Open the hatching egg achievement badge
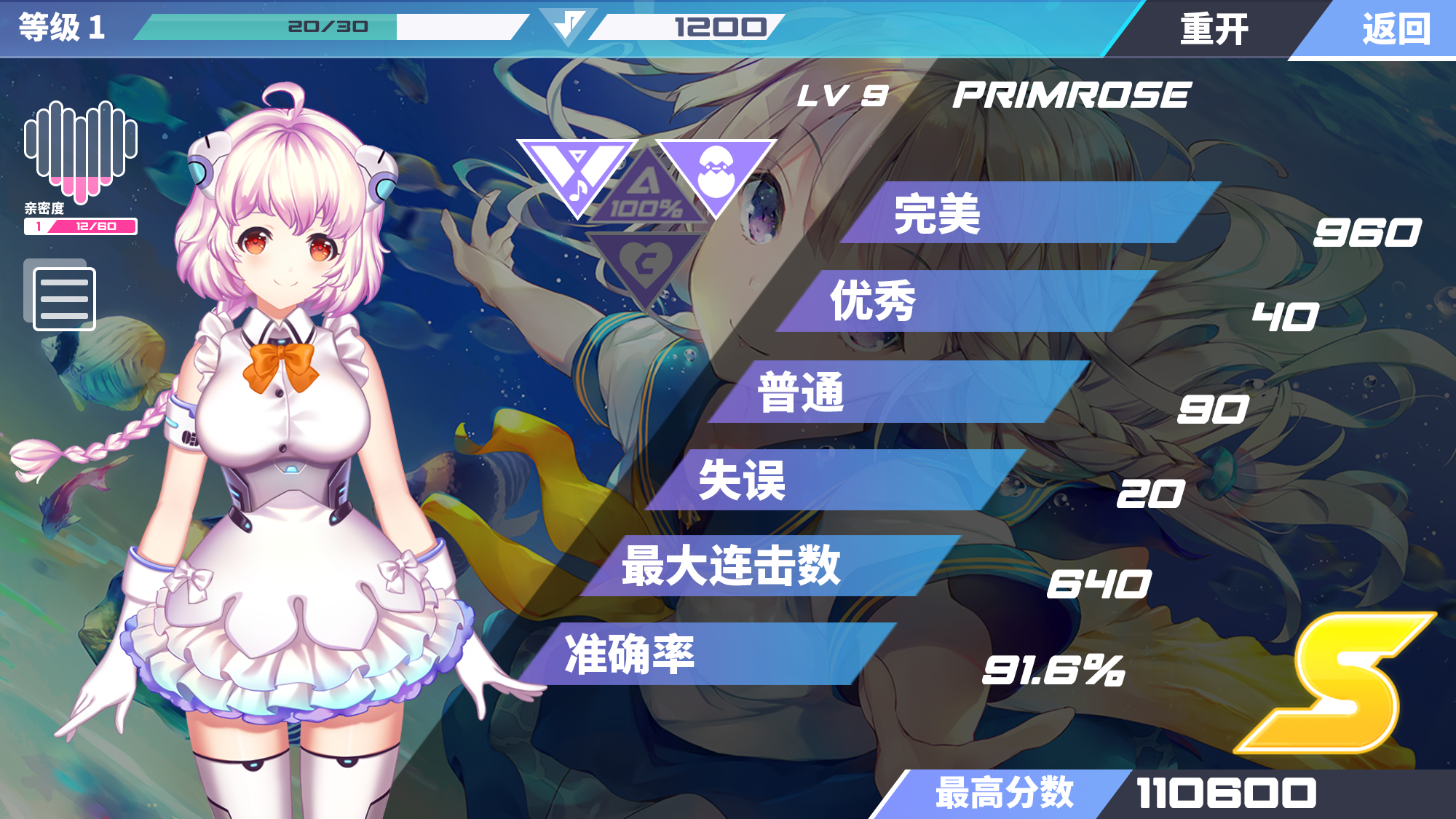Image resolution: width=1456 pixels, height=819 pixels. (x=717, y=167)
